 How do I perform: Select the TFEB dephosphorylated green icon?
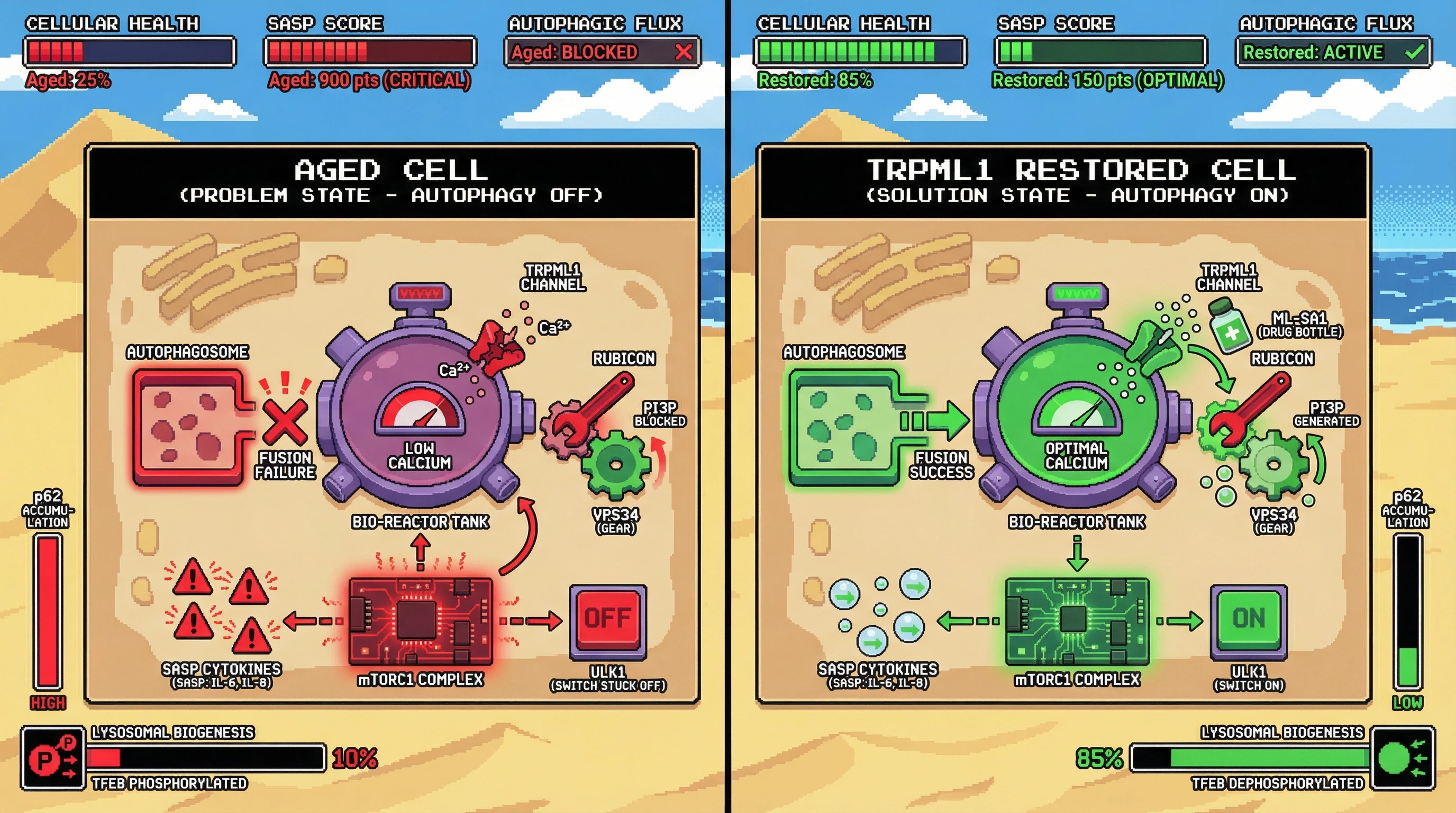[x=1403, y=758]
